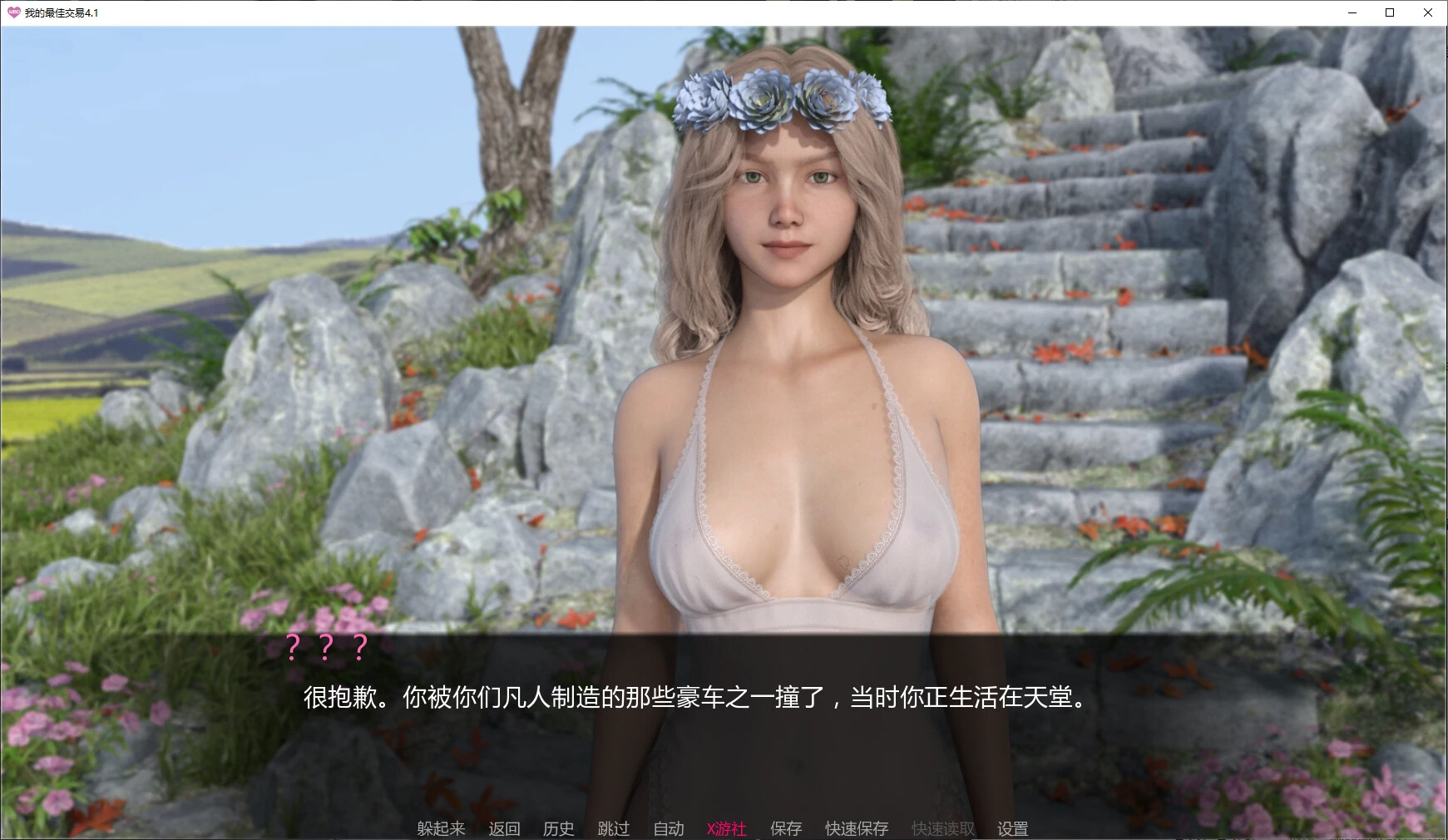
Task: Choose 快速保存 quick save
Action: click(856, 828)
